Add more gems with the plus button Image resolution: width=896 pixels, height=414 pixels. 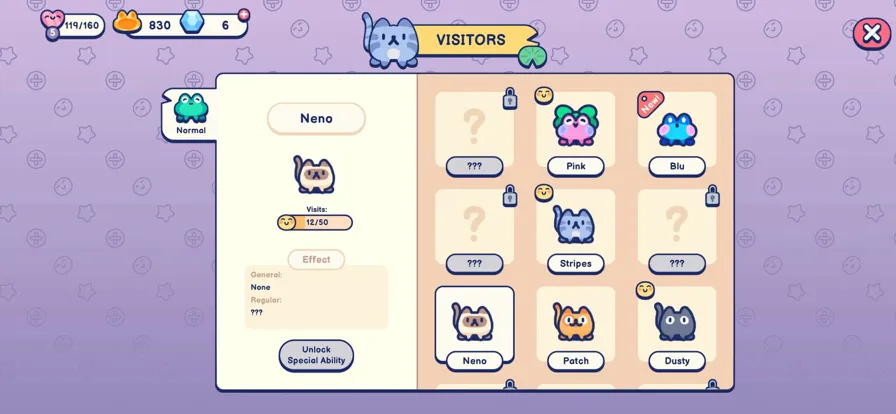click(244, 14)
